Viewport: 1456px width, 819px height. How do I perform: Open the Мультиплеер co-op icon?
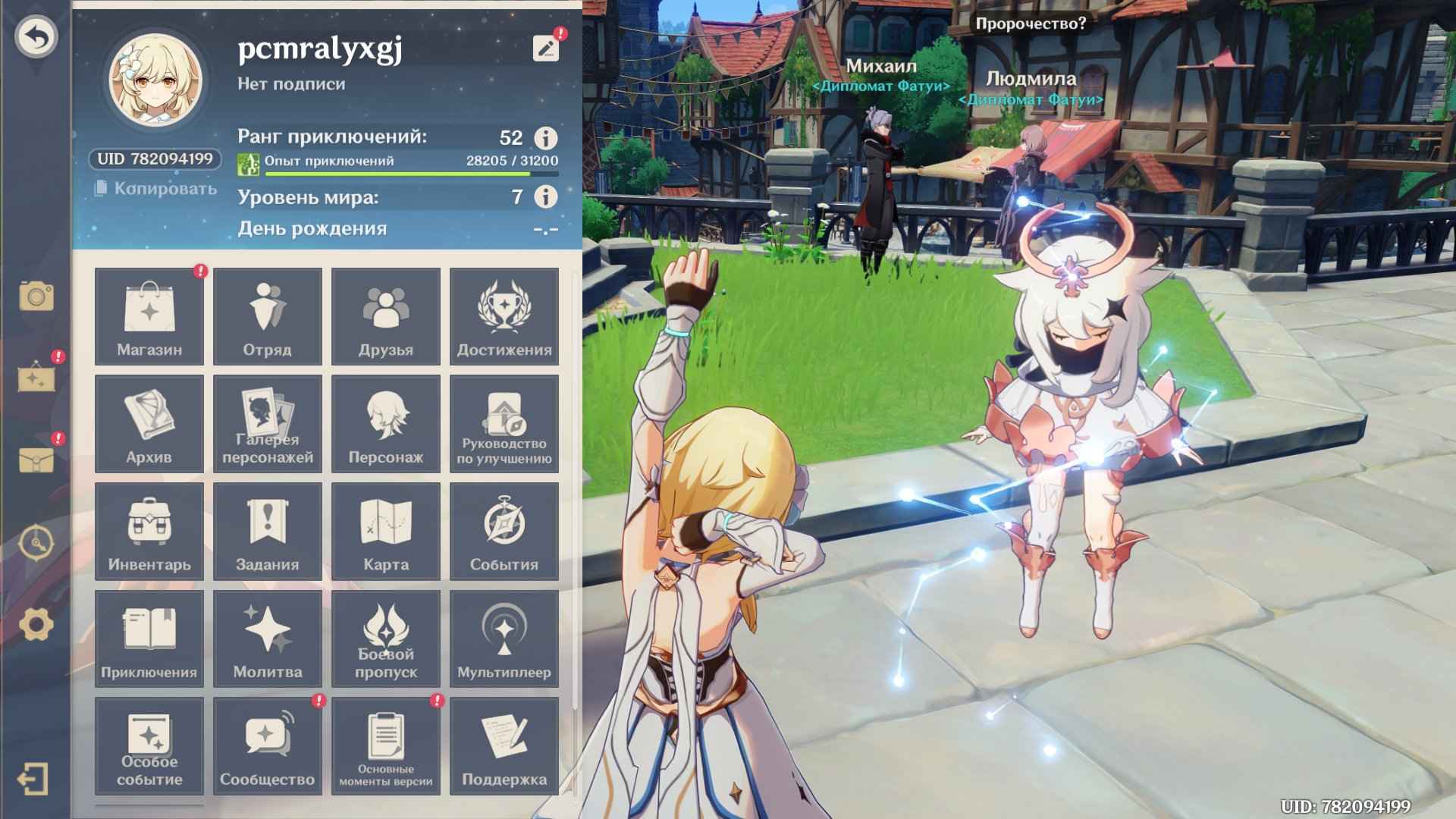[504, 639]
